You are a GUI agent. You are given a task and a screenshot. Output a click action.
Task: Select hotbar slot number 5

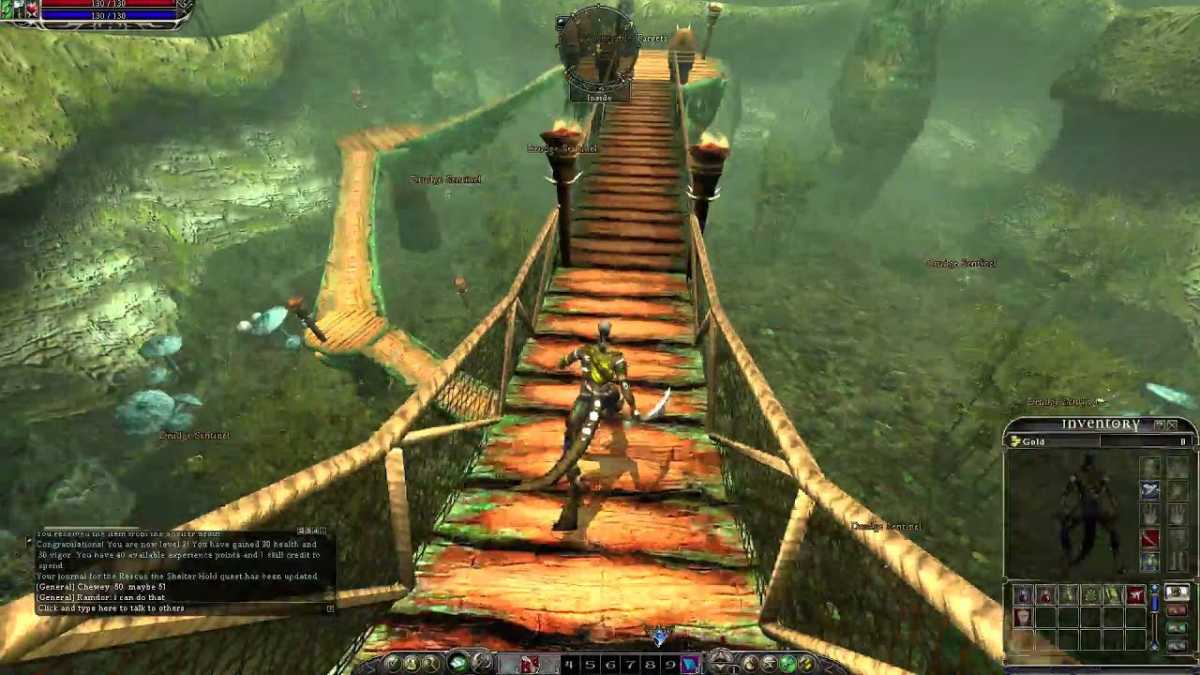point(590,663)
